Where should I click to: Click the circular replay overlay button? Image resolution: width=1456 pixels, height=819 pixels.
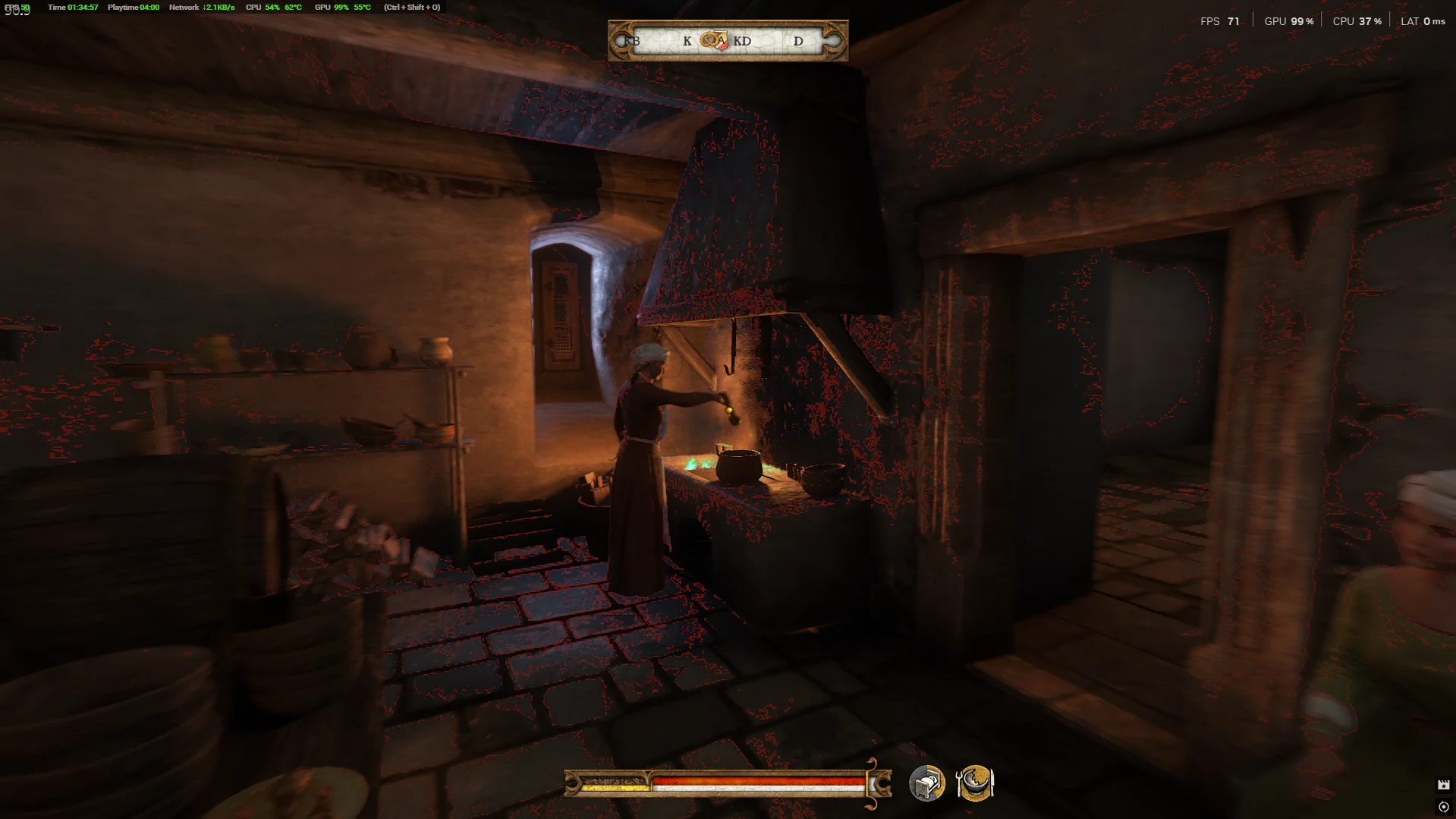pos(1443,807)
